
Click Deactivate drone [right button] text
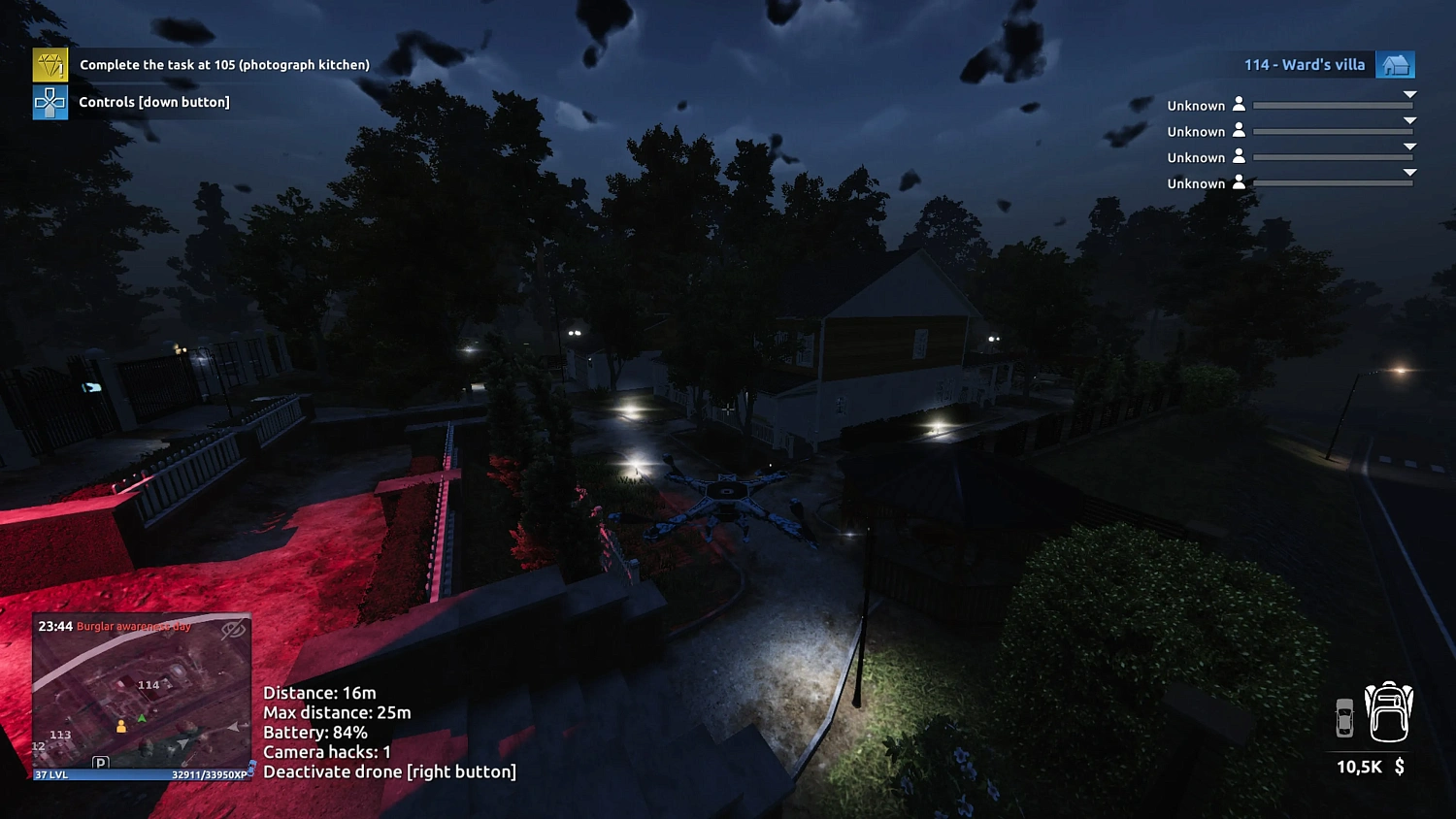point(390,771)
